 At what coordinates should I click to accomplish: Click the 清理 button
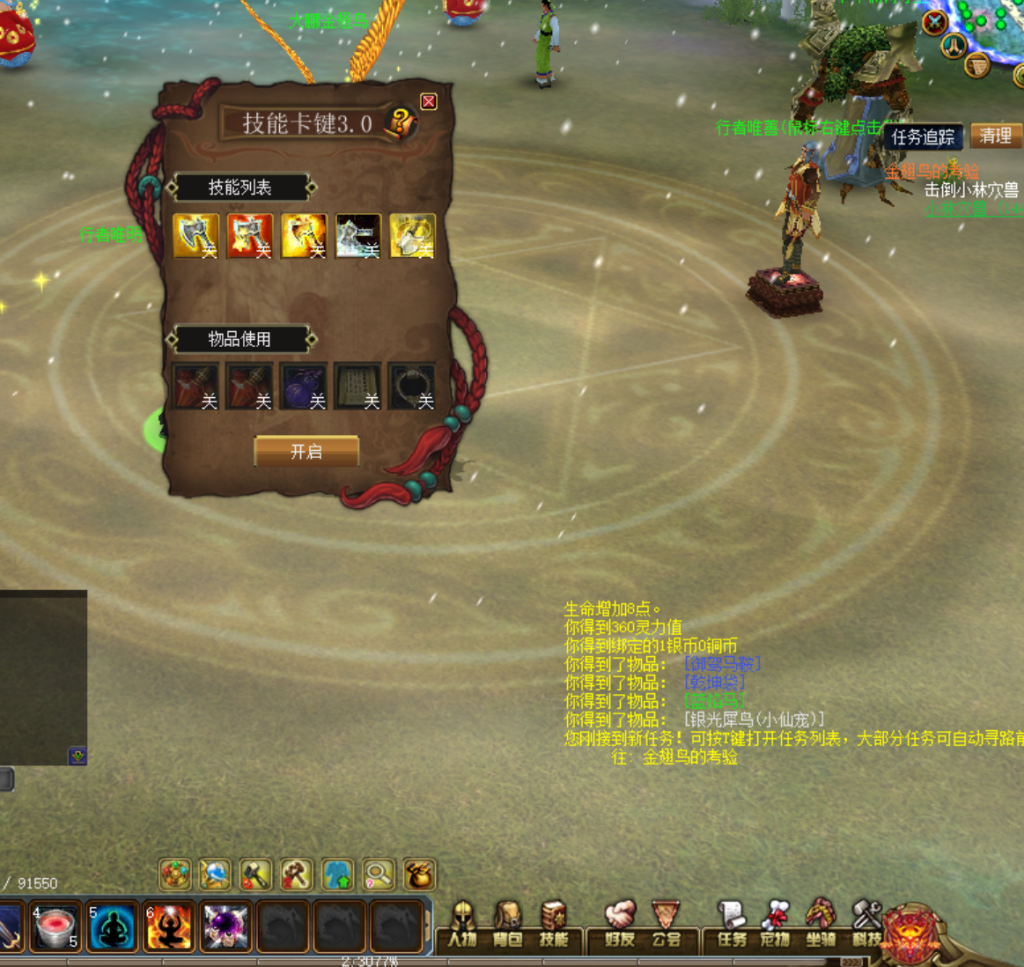tap(995, 136)
